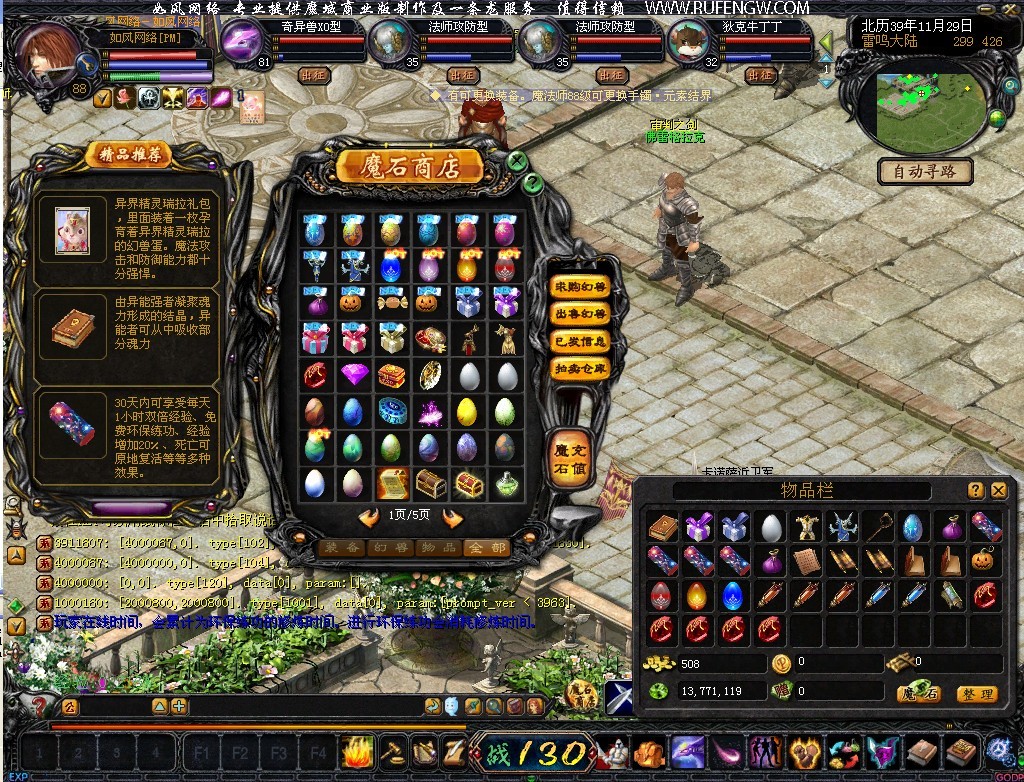Open the 已发信息 messages button

[x=580, y=341]
